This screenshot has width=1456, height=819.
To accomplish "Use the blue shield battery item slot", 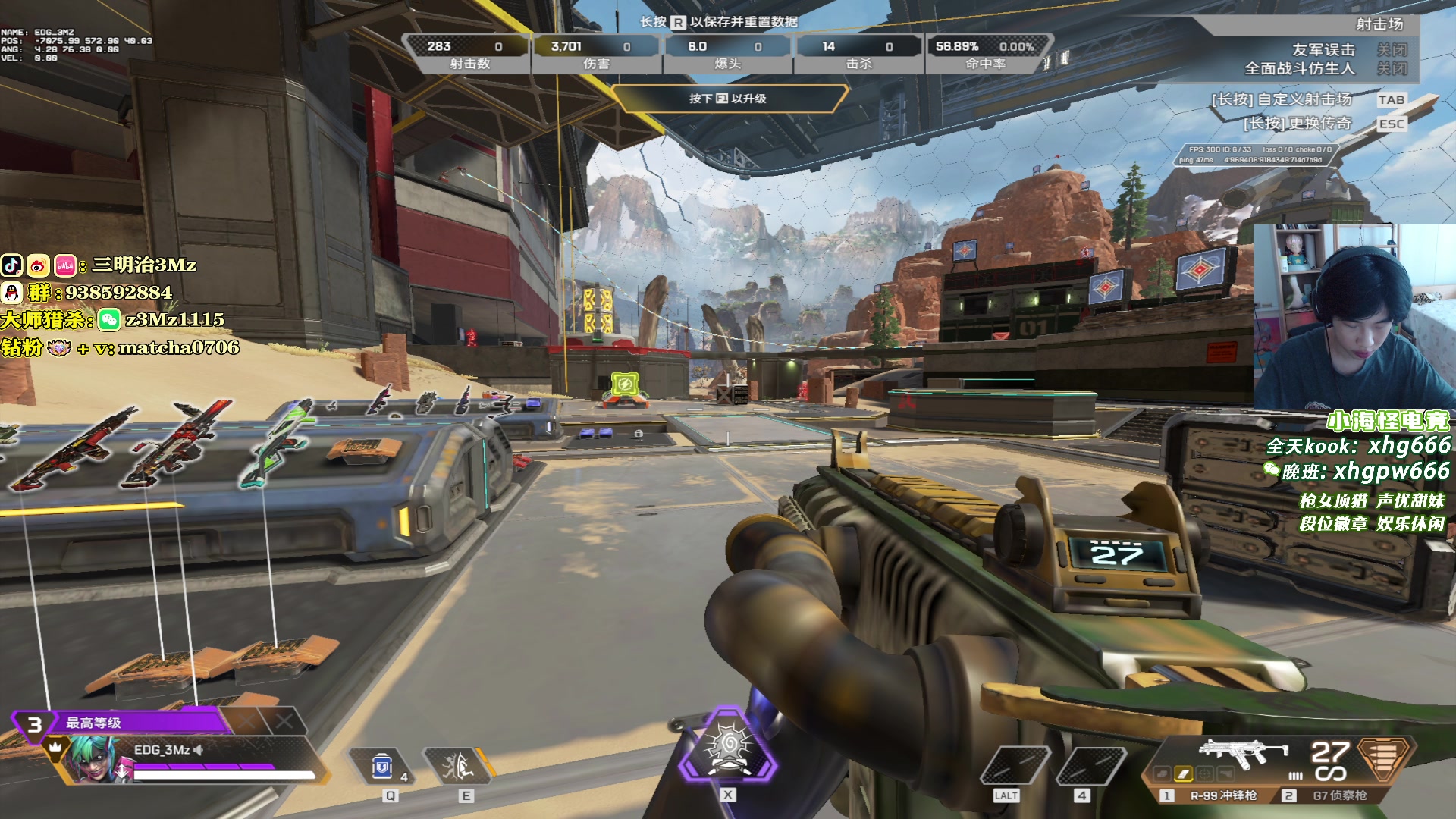I will (x=383, y=767).
